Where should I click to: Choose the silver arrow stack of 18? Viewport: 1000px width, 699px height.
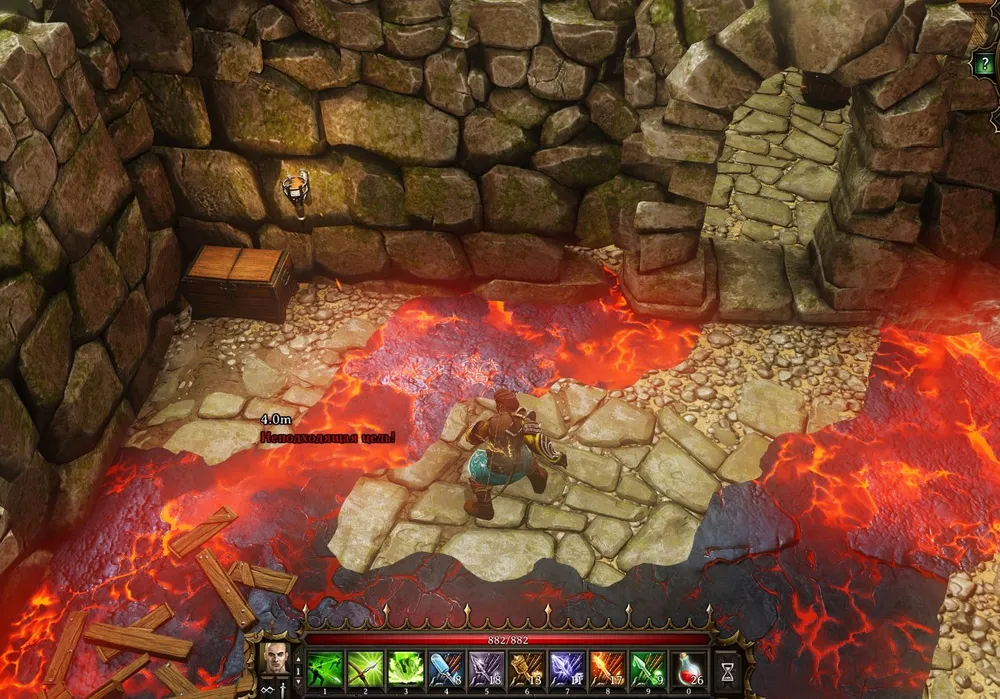pos(486,667)
